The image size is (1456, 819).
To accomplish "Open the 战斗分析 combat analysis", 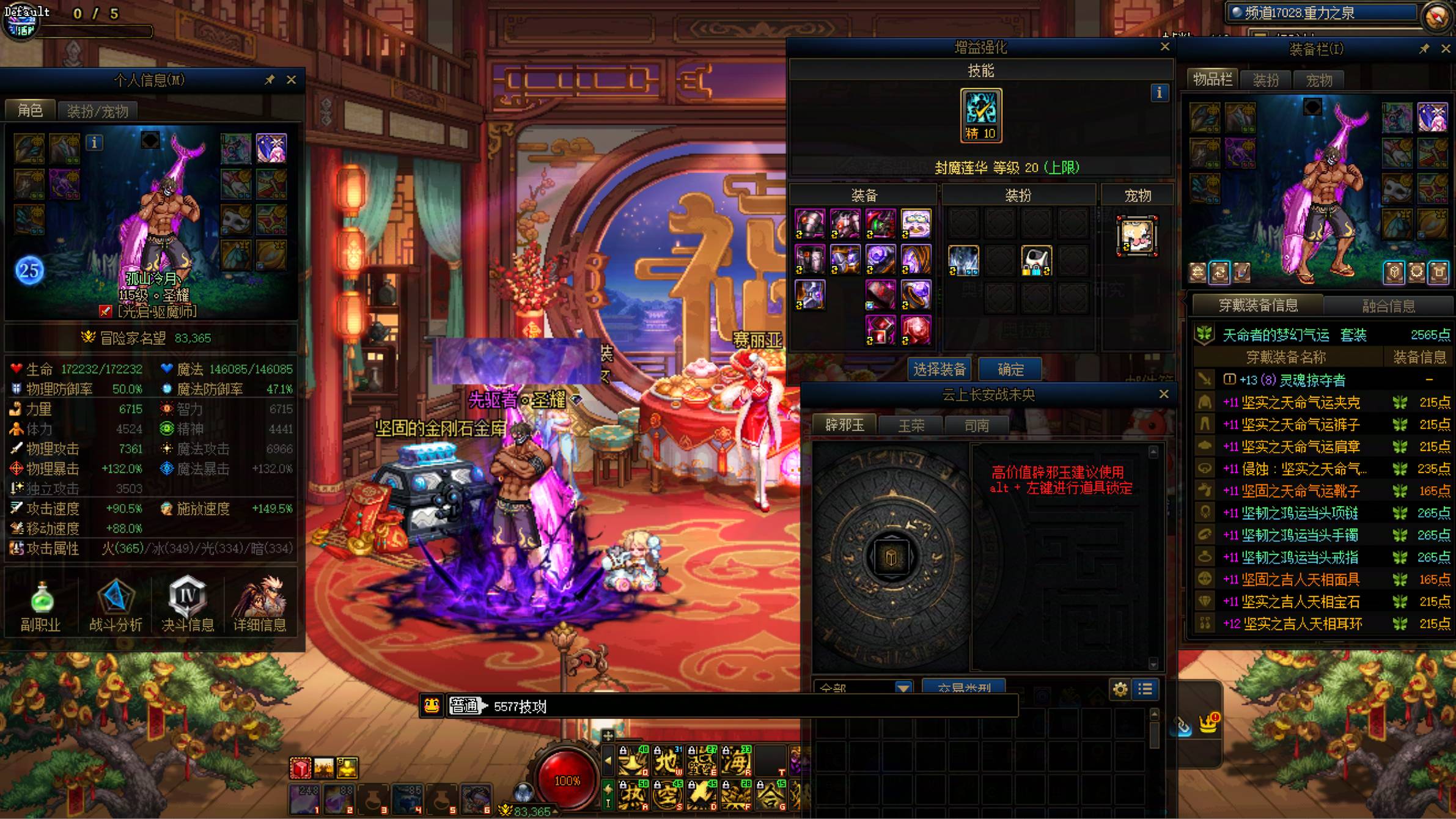I will point(116,606).
